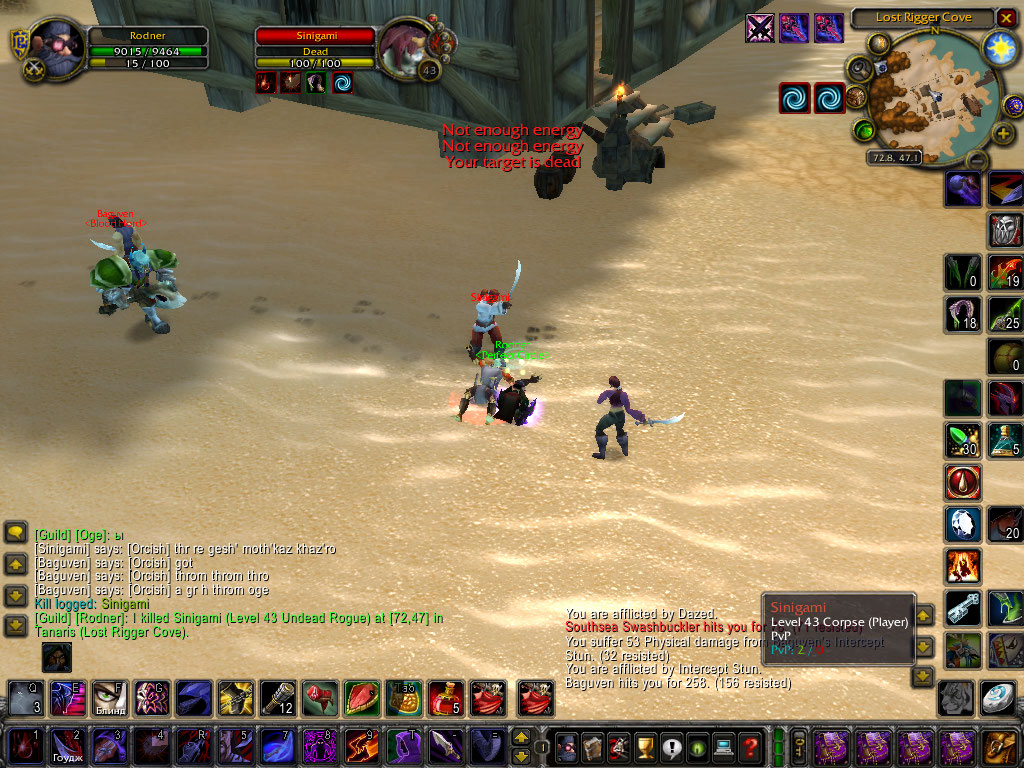Click Sinigami's target portrait

[x=403, y=46]
